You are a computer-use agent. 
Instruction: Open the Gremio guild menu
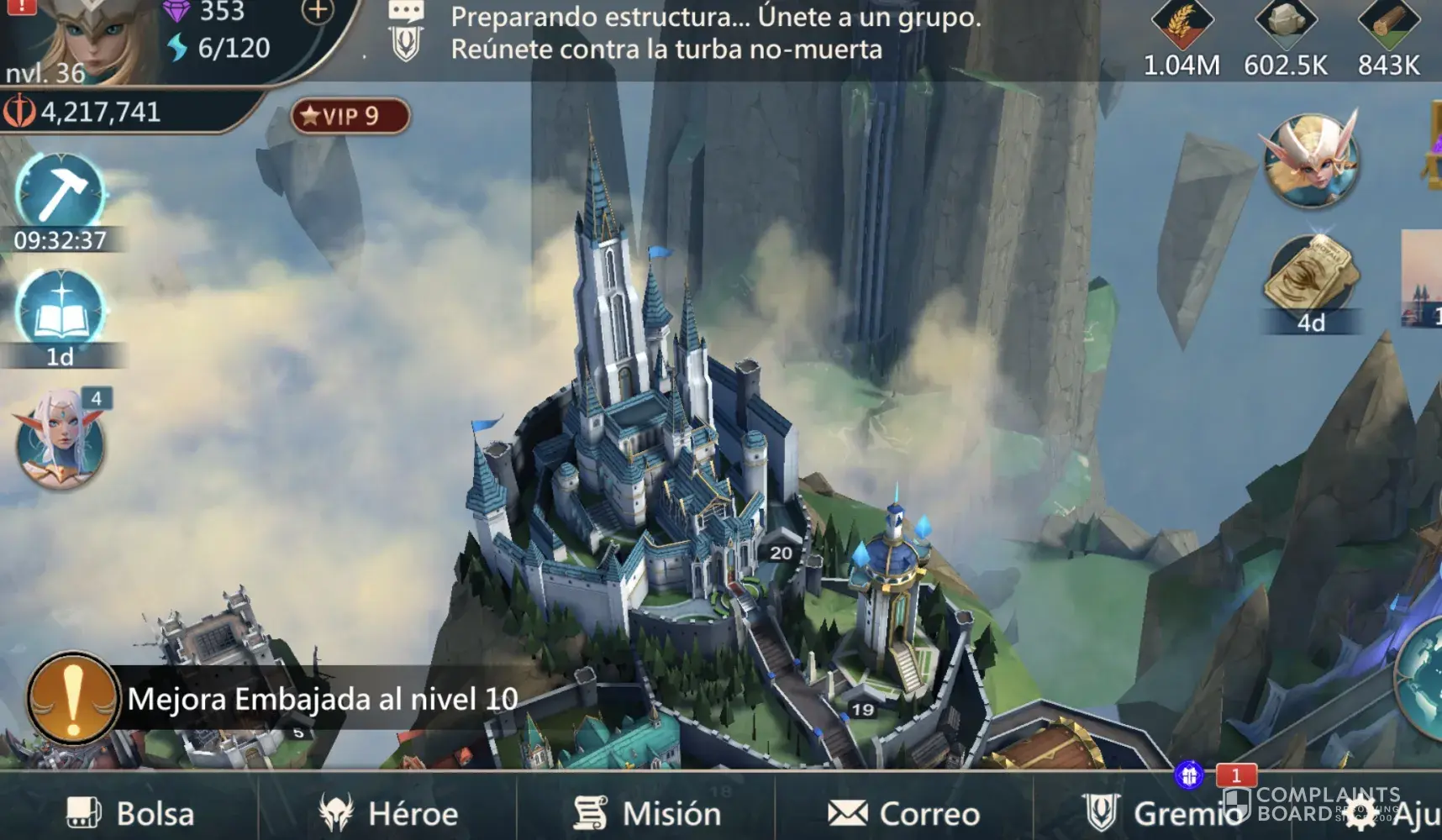(1160, 813)
